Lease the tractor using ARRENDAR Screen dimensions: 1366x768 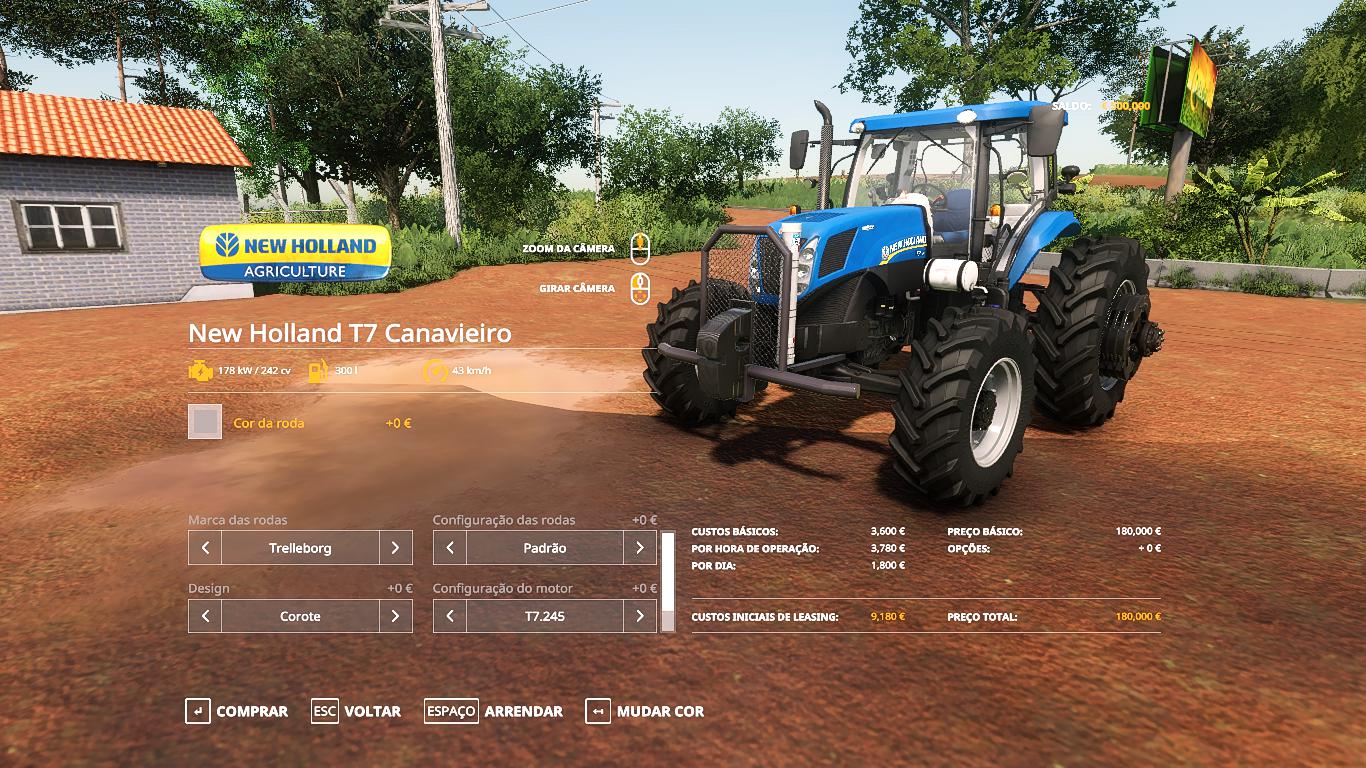(x=523, y=711)
